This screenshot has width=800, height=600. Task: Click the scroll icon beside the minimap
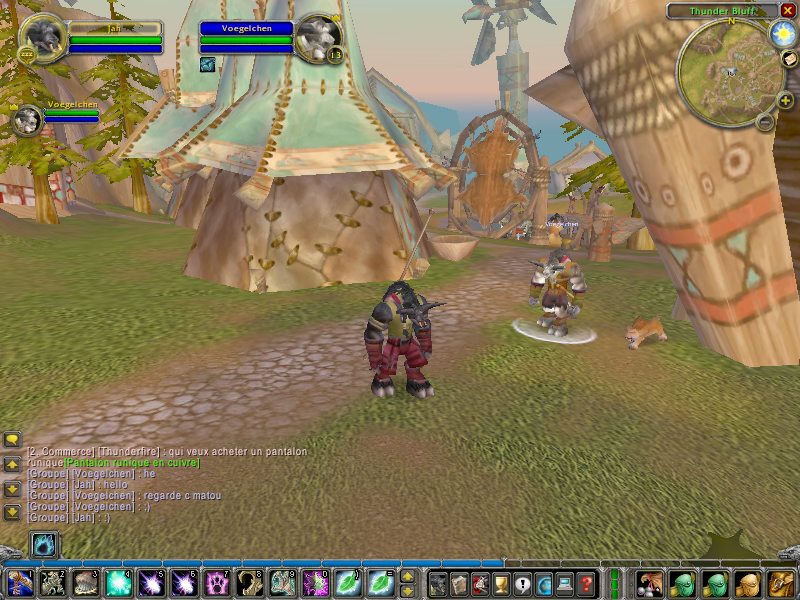tap(788, 60)
